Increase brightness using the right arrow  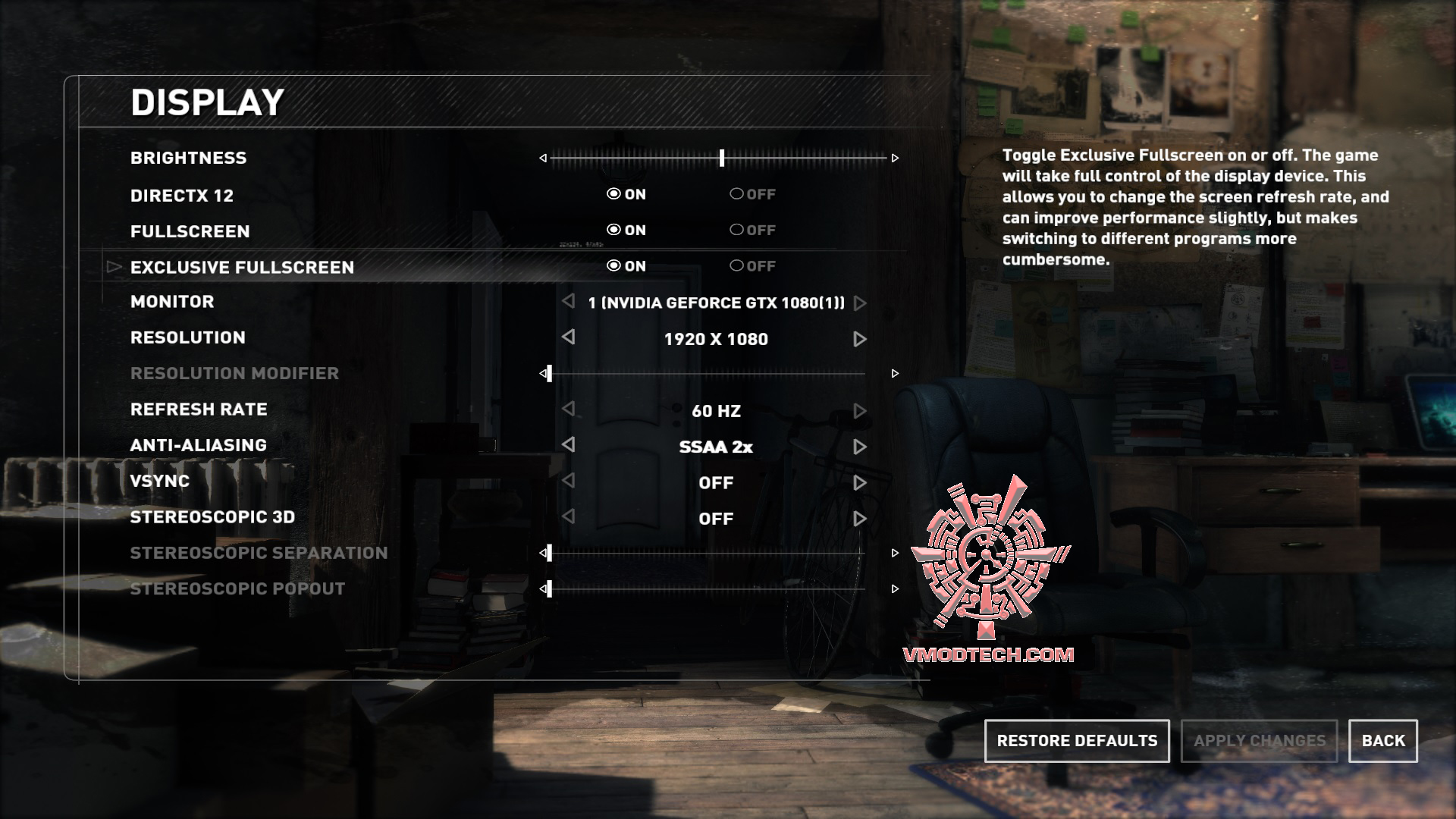pyautogui.click(x=895, y=158)
